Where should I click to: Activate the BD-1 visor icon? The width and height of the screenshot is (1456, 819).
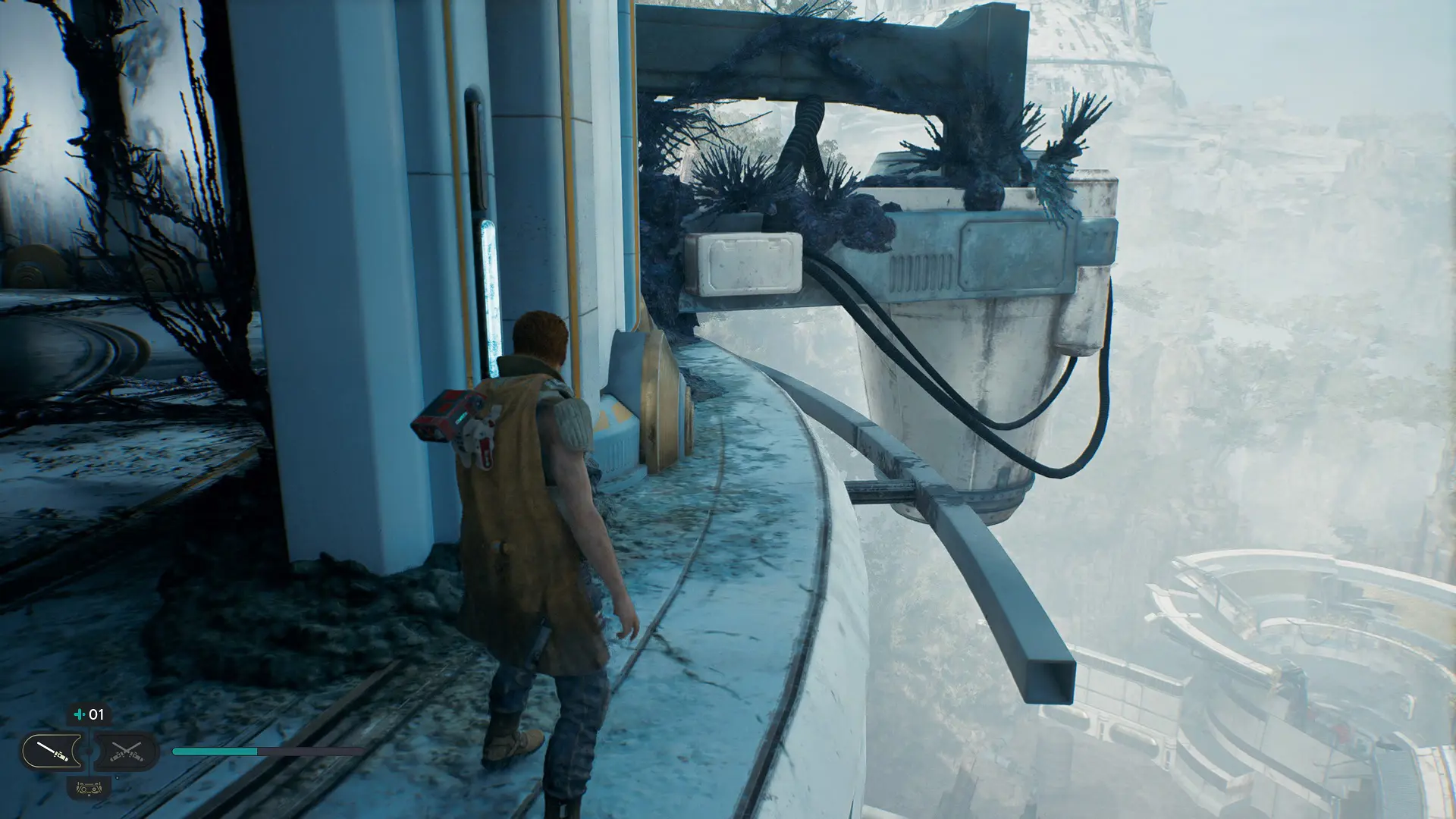point(89,788)
